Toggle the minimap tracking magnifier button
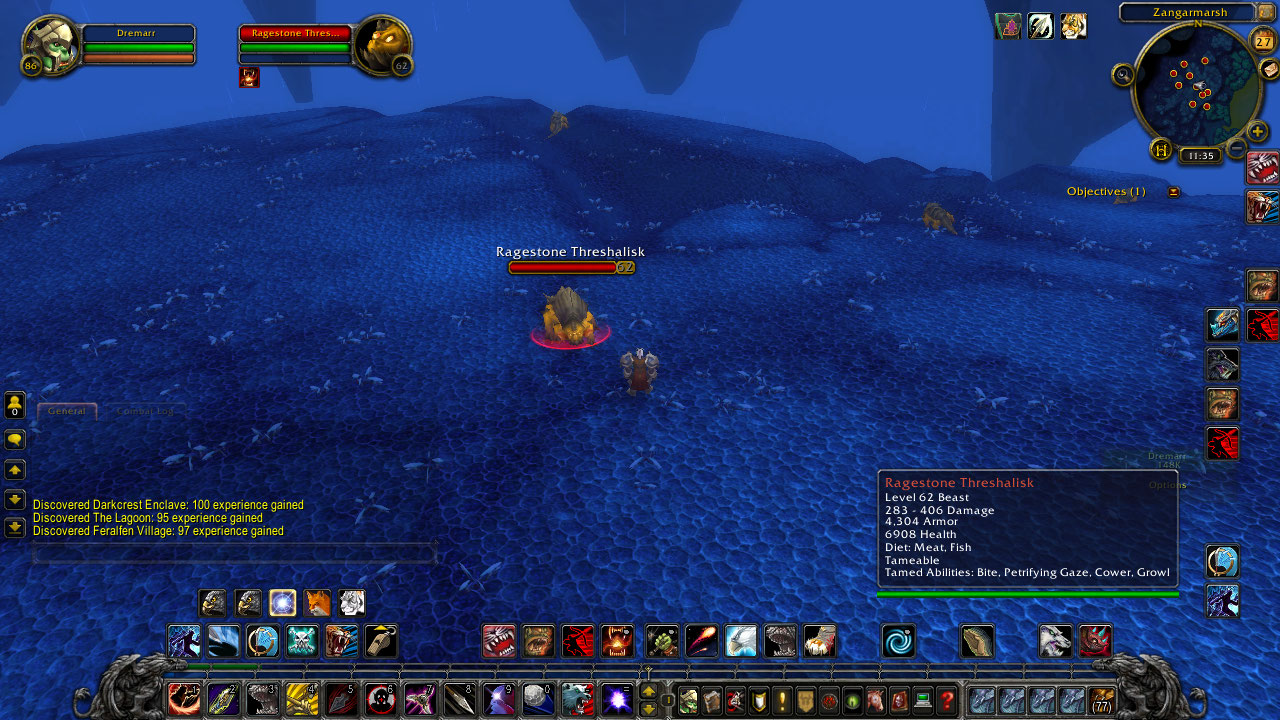 1123,74
